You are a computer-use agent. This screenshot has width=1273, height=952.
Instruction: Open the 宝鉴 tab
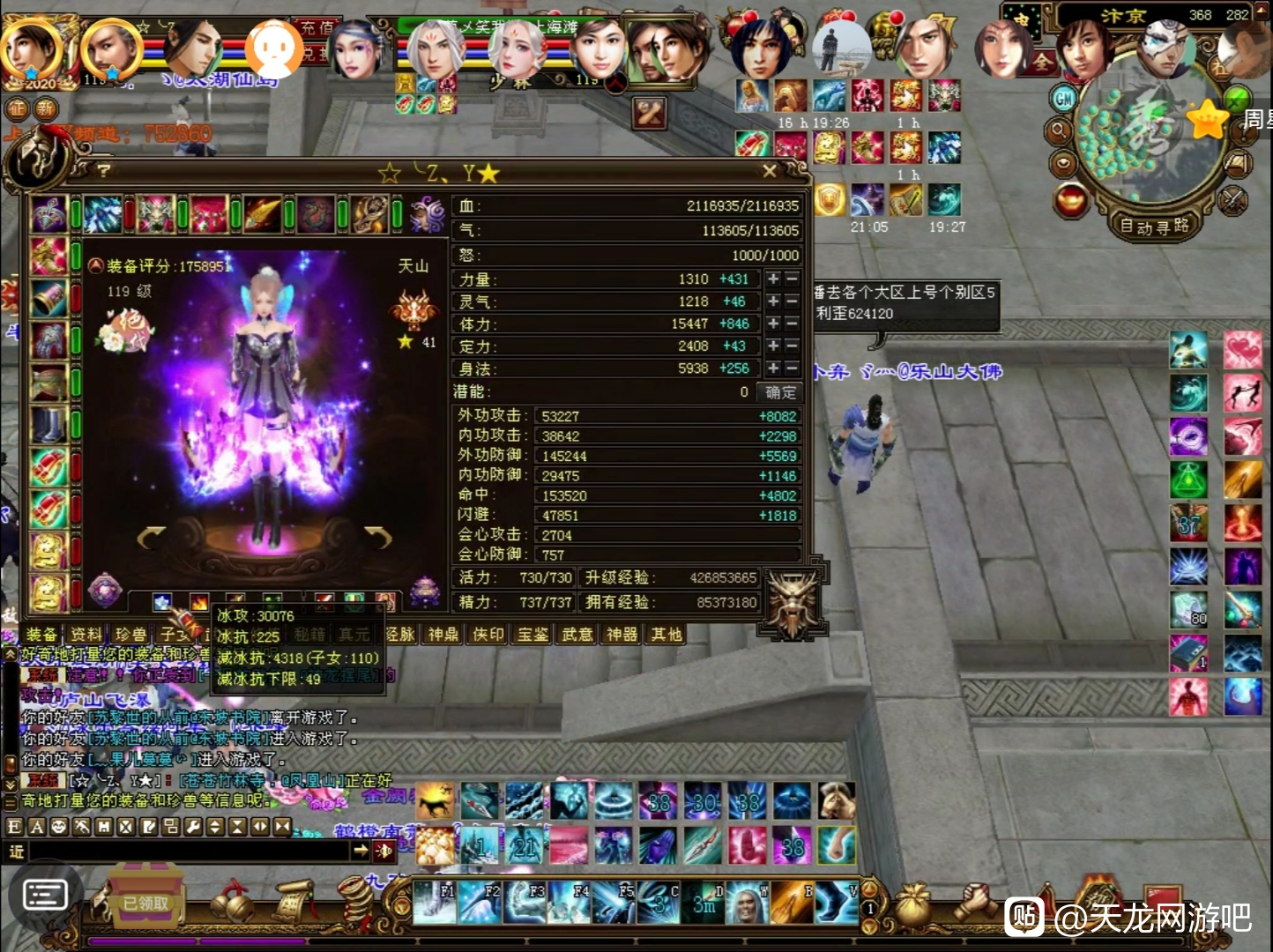(532, 635)
